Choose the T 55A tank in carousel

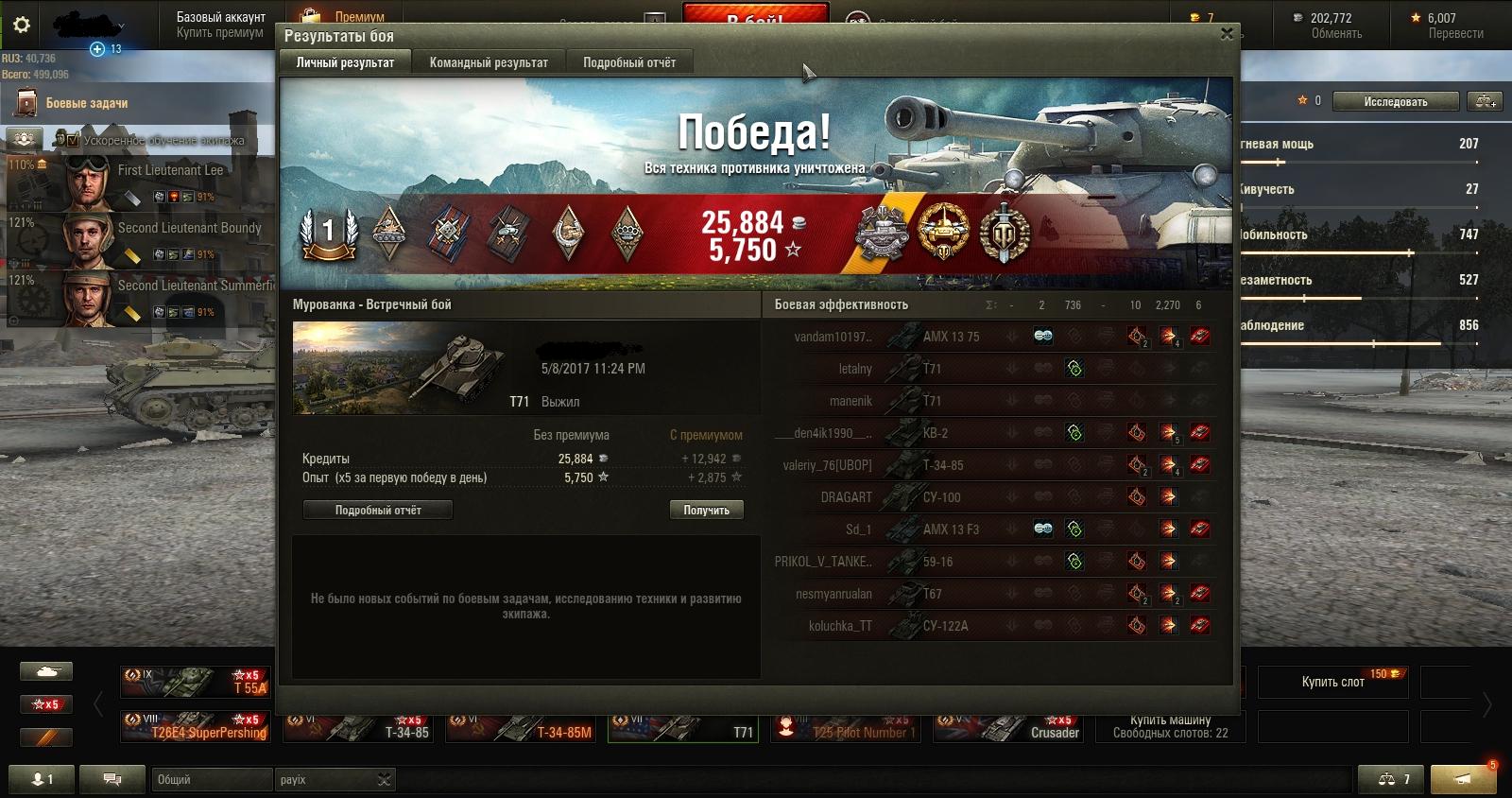click(196, 682)
